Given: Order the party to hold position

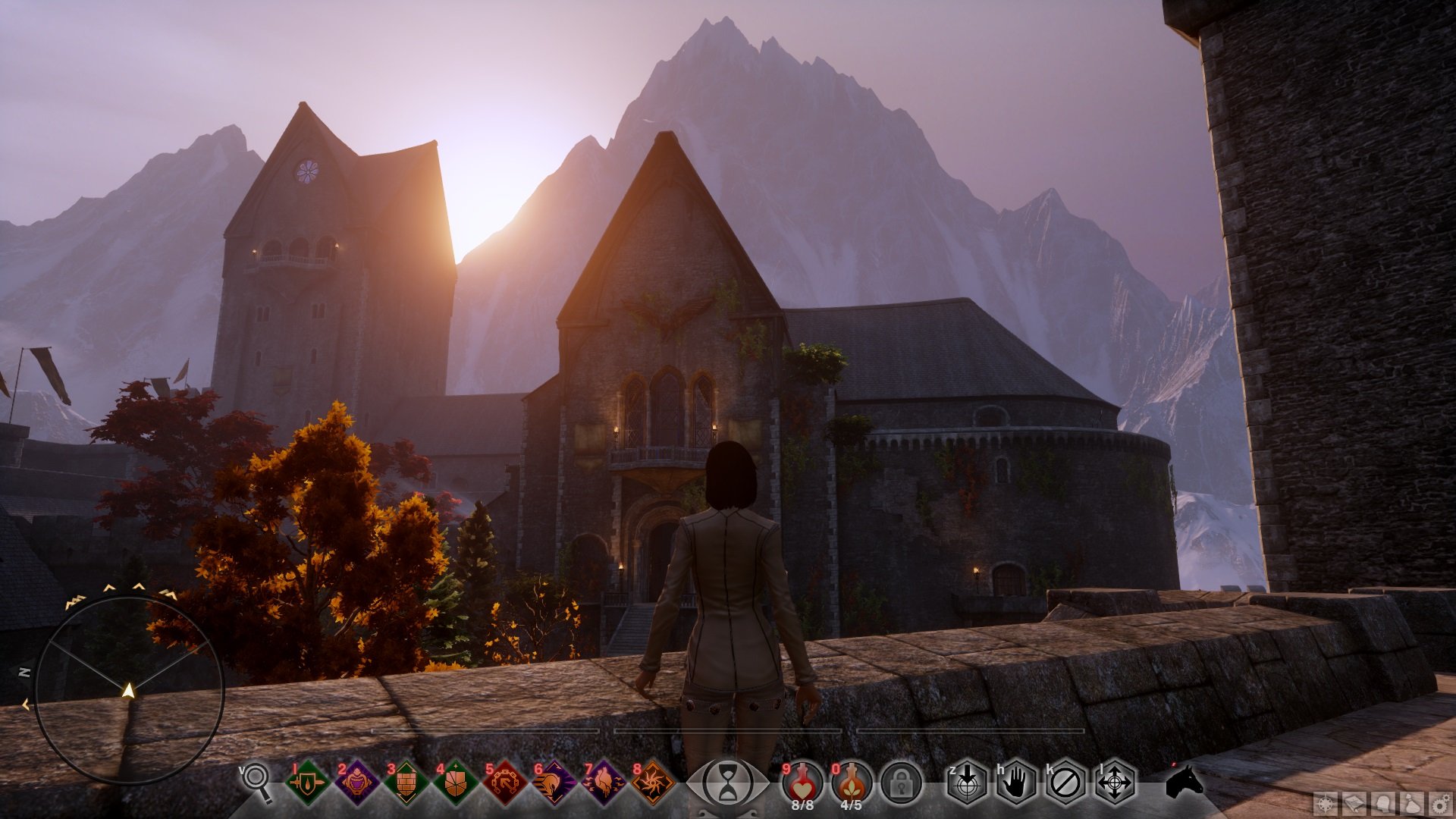Looking at the screenshot, I should pos(1016,783).
